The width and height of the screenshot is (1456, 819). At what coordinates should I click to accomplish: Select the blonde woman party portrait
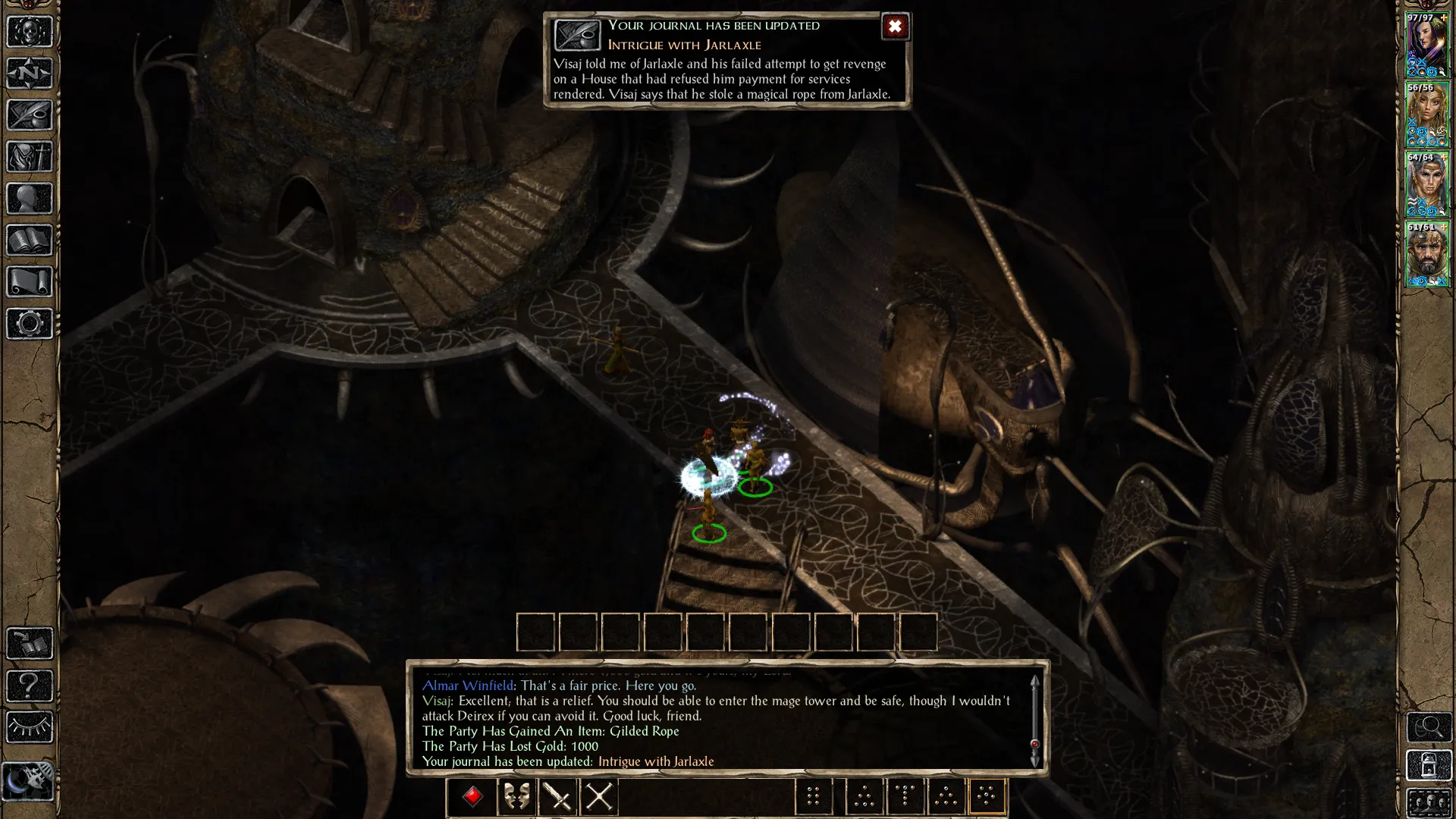point(1427,115)
